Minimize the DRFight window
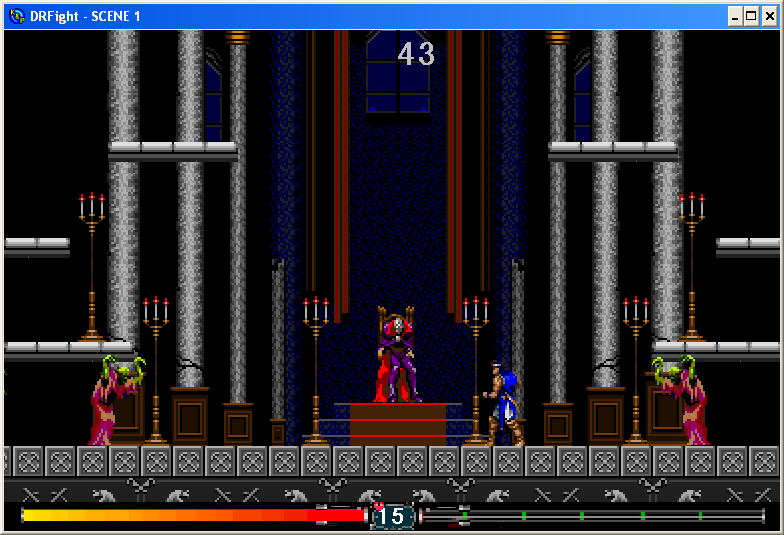 tap(735, 16)
